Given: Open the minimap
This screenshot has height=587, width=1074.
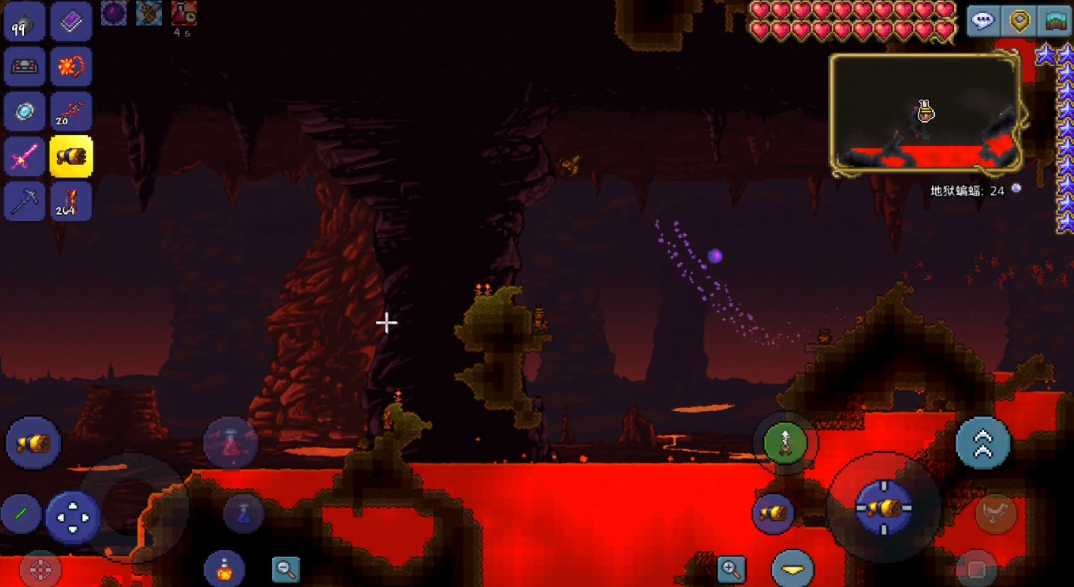Looking at the screenshot, I should click(925, 112).
